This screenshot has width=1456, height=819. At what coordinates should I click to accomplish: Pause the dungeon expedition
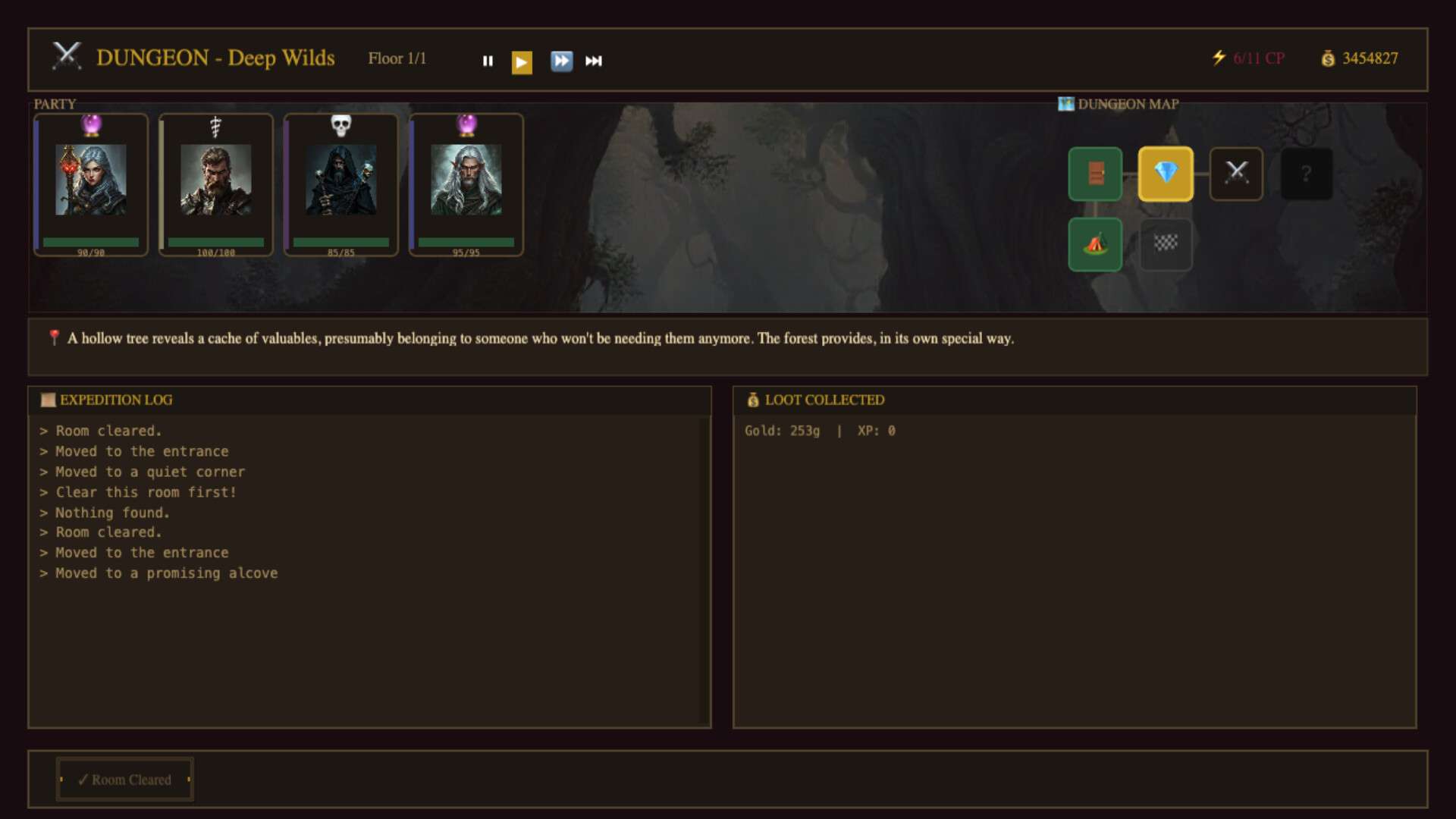point(488,61)
